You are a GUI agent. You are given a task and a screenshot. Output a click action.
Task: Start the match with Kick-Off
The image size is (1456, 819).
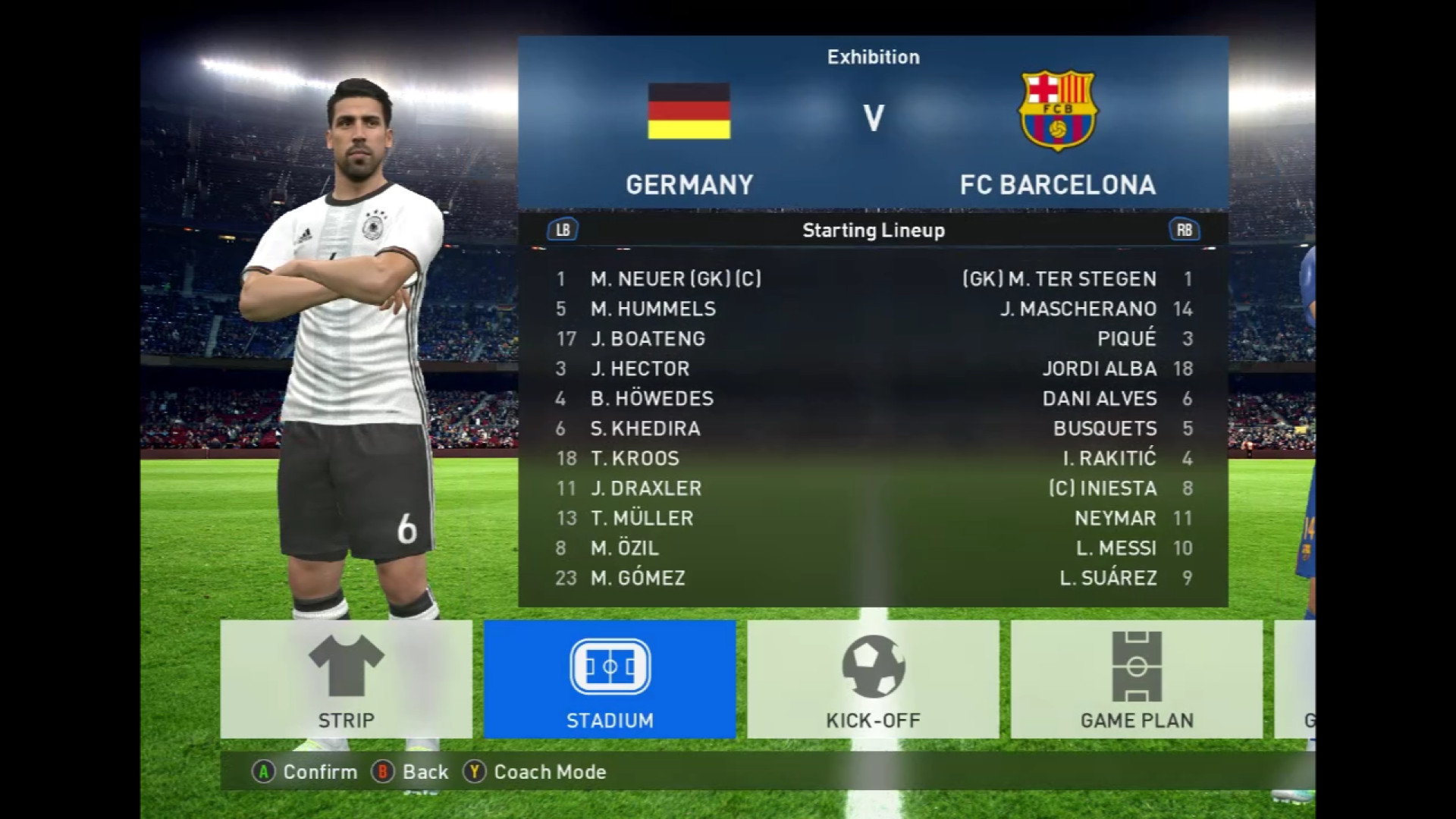pyautogui.click(x=873, y=679)
